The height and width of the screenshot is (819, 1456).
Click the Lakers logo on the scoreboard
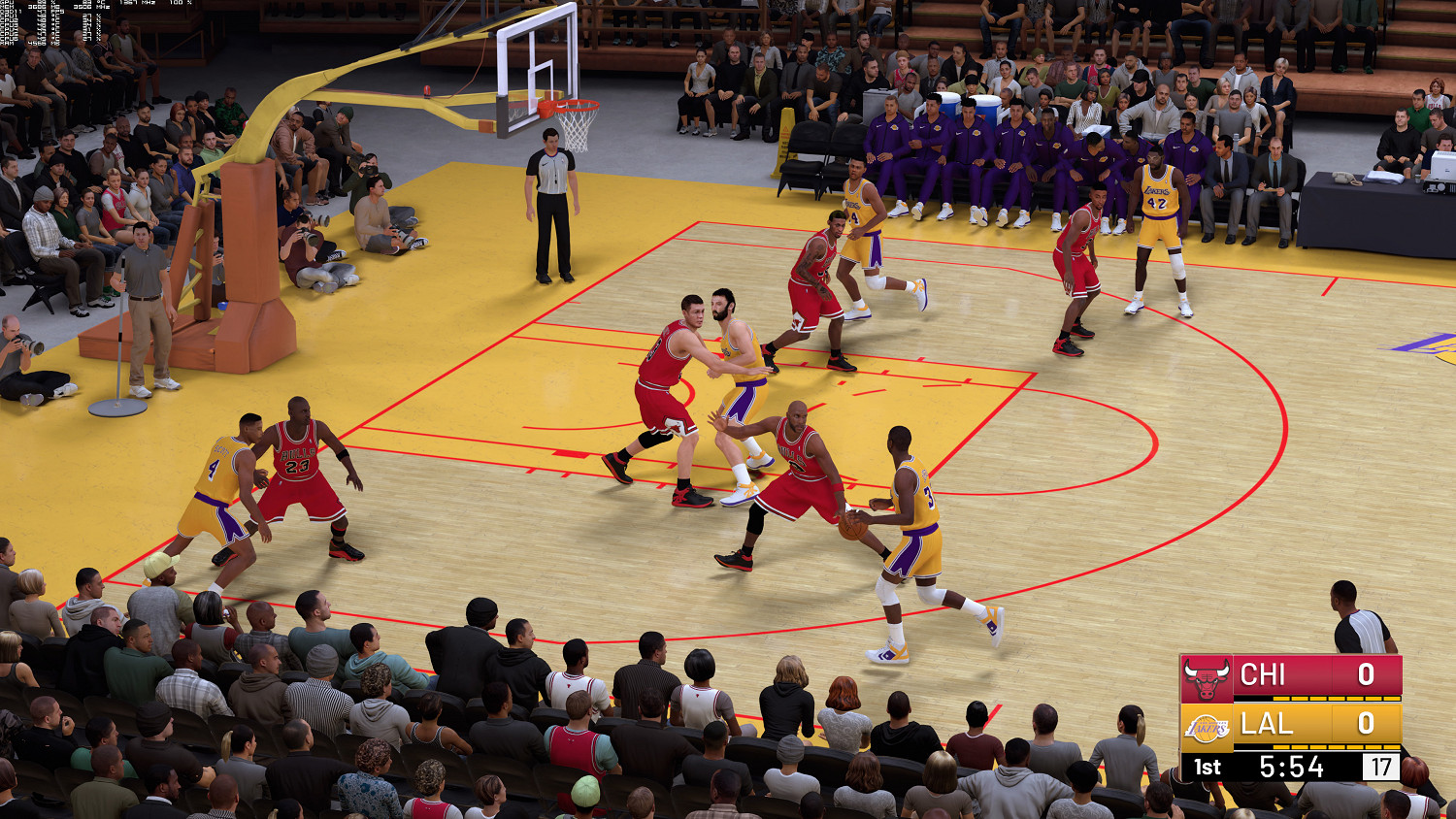click(x=1207, y=728)
